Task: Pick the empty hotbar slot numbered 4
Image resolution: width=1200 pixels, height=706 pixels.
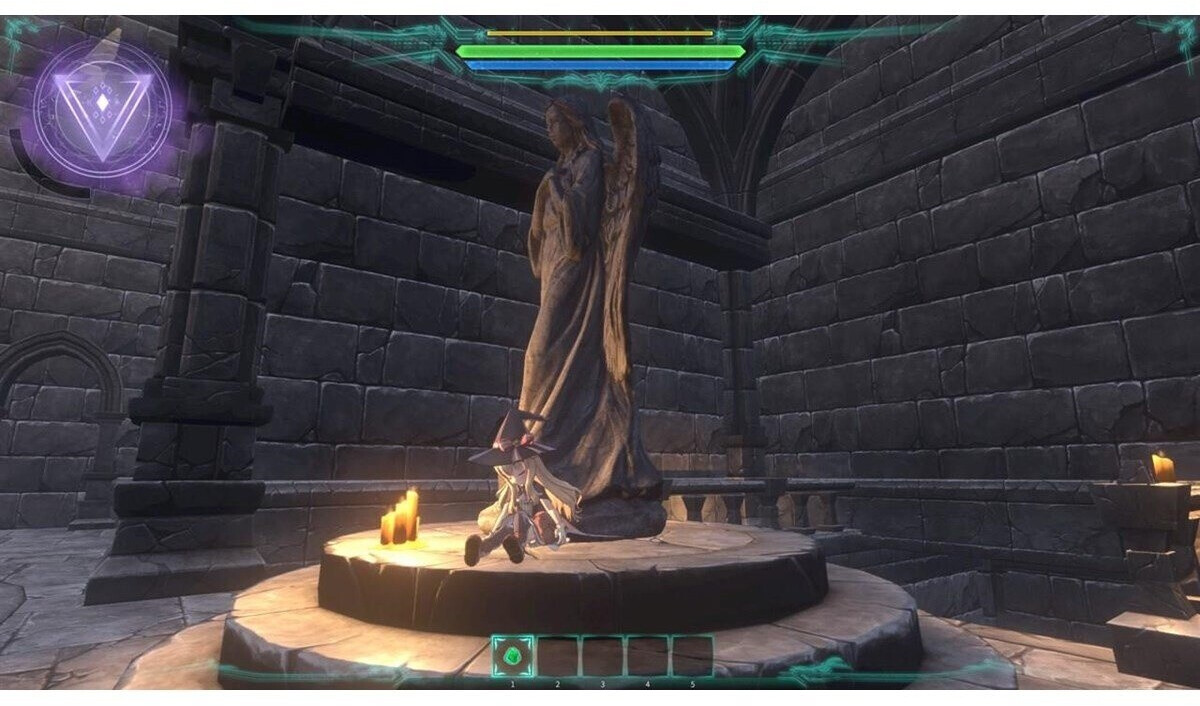Action: tap(647, 656)
